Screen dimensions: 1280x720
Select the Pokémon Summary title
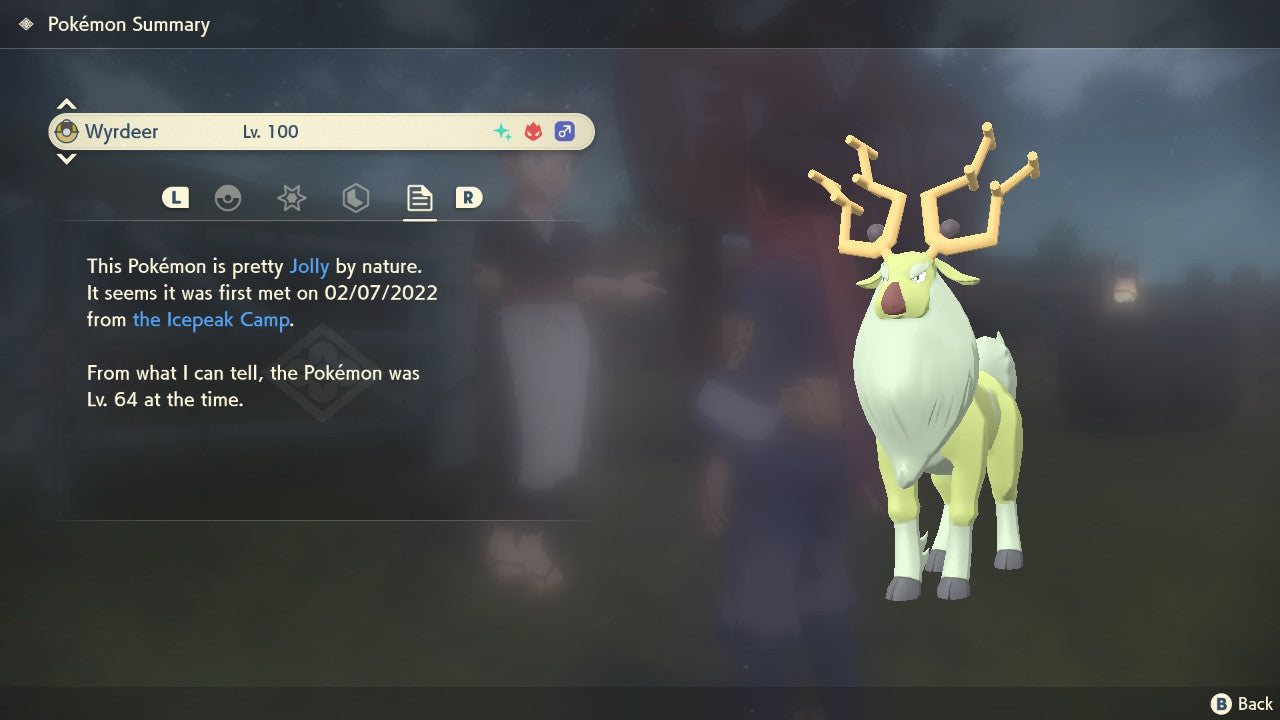click(128, 24)
